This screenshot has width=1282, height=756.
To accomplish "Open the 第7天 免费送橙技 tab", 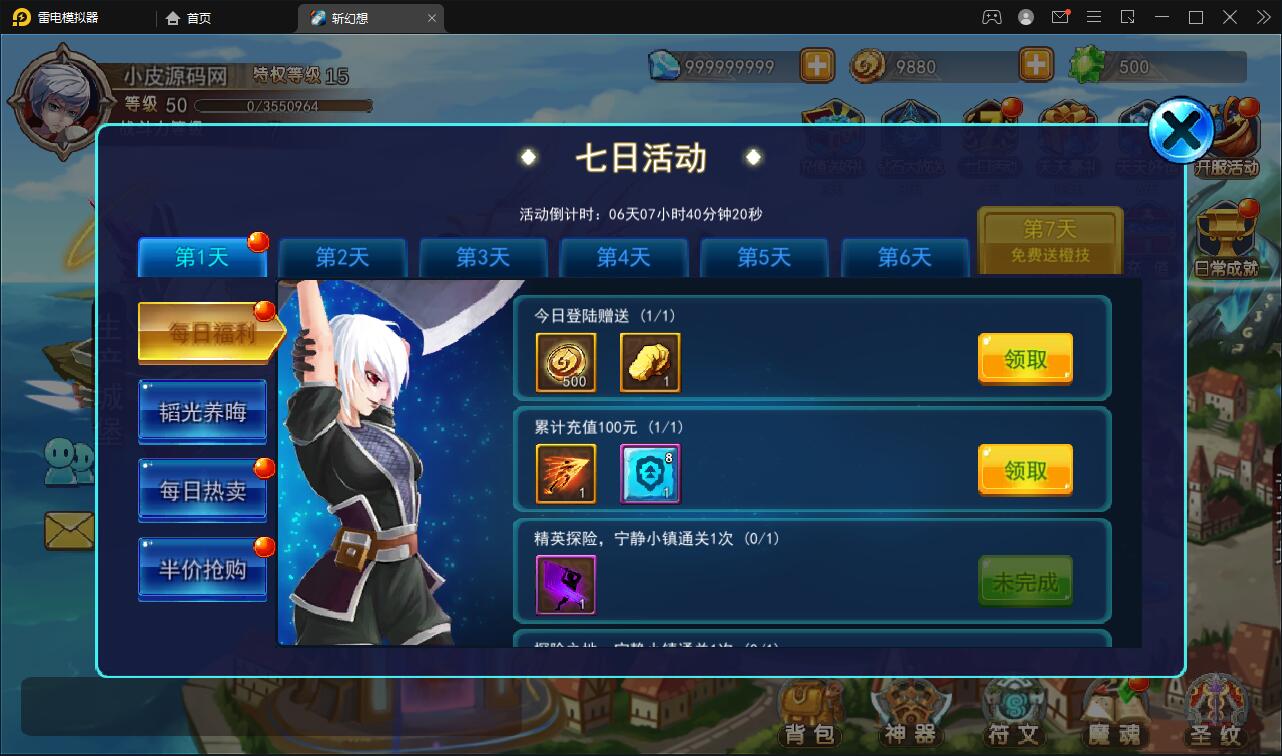I will click(1049, 240).
